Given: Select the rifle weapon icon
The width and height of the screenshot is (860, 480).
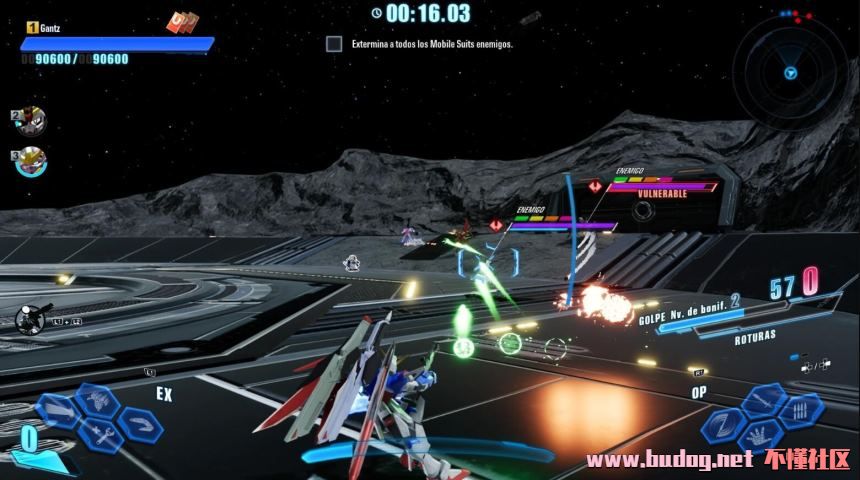Looking at the screenshot, I should click(x=30, y=319).
